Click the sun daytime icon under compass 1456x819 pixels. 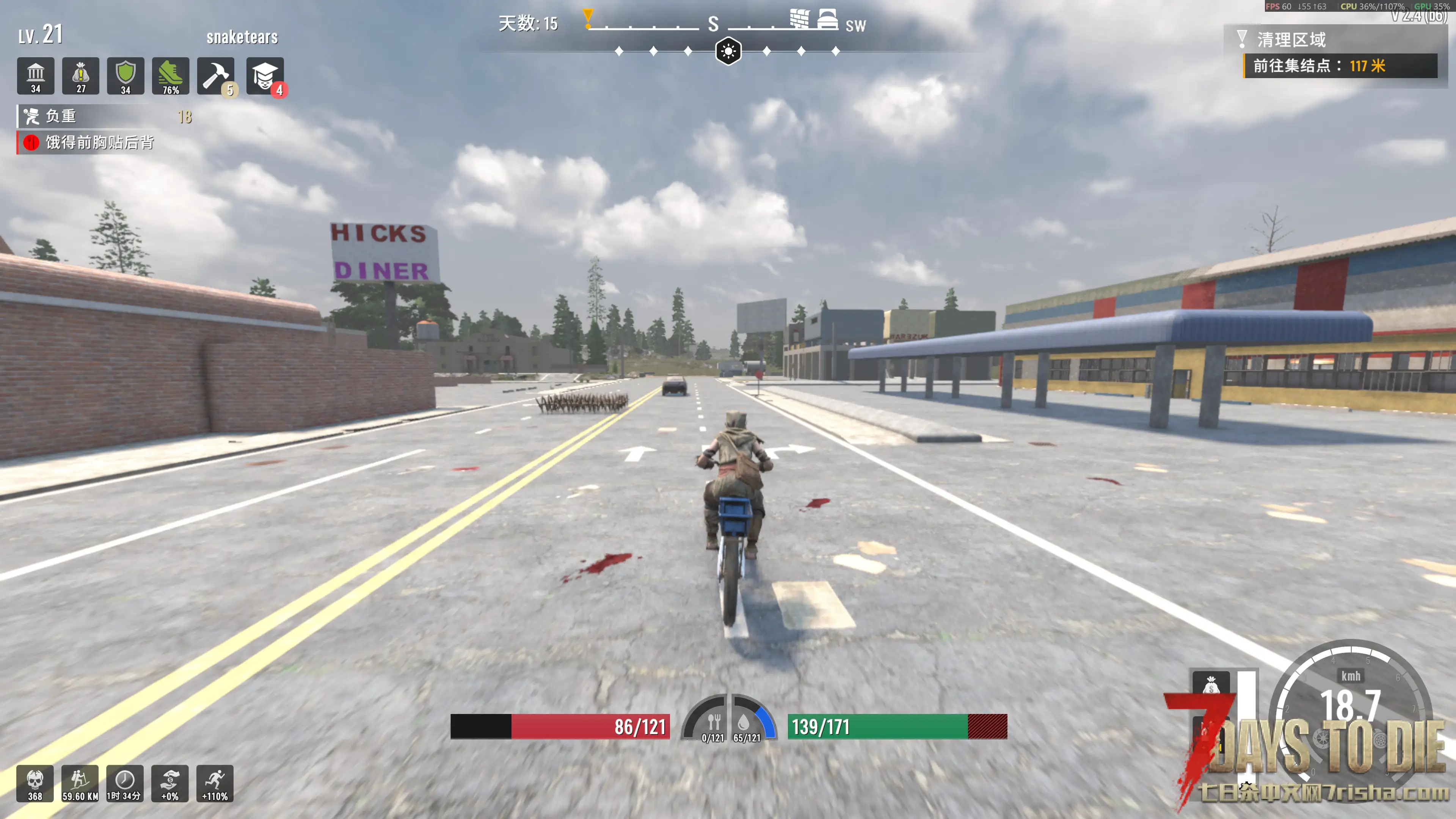pos(728,52)
